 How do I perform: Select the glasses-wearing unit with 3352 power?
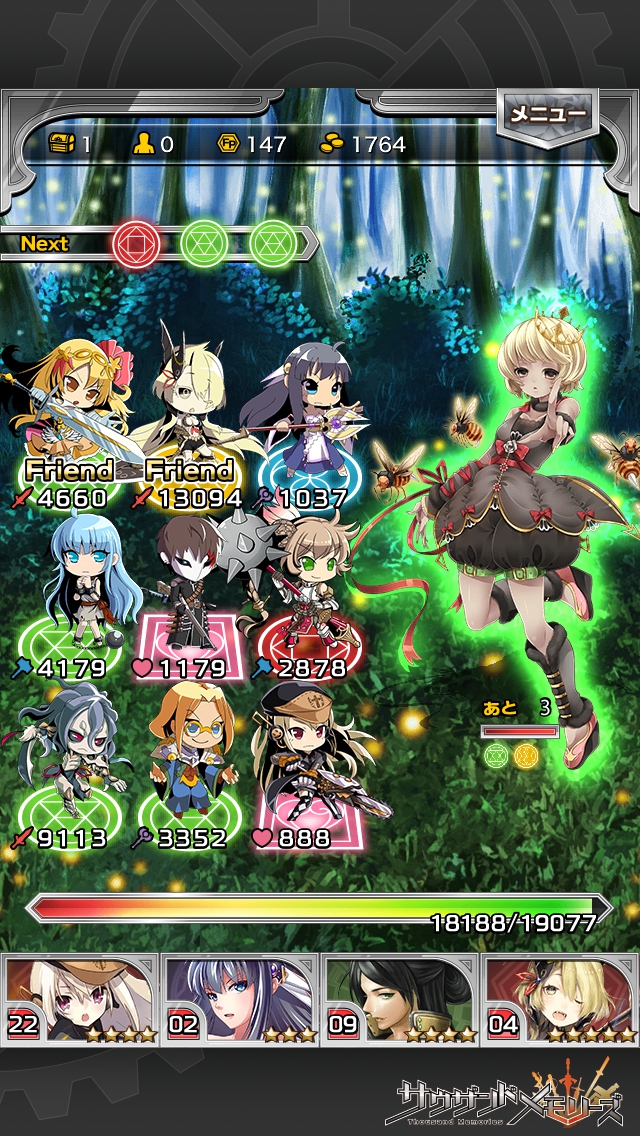point(190,760)
